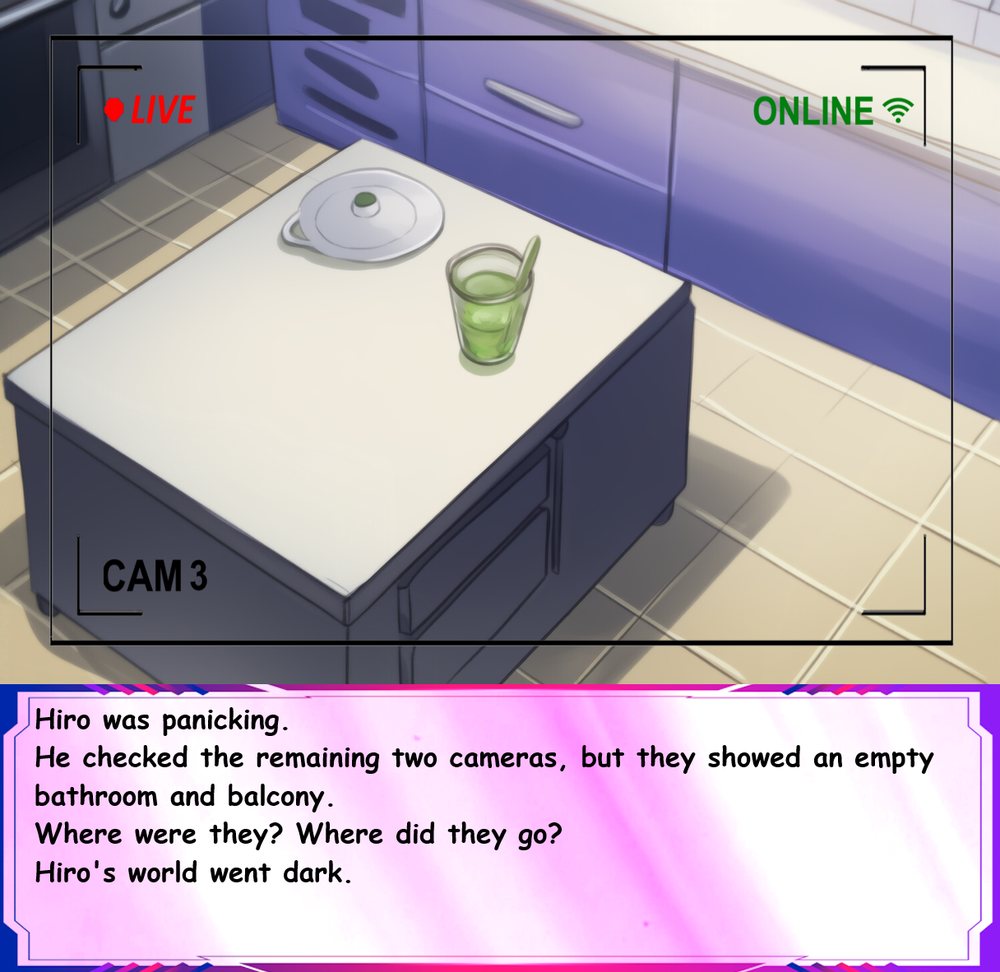Image resolution: width=1000 pixels, height=972 pixels.
Task: Advance the dialogue text box about Hiro
Action: [498, 828]
